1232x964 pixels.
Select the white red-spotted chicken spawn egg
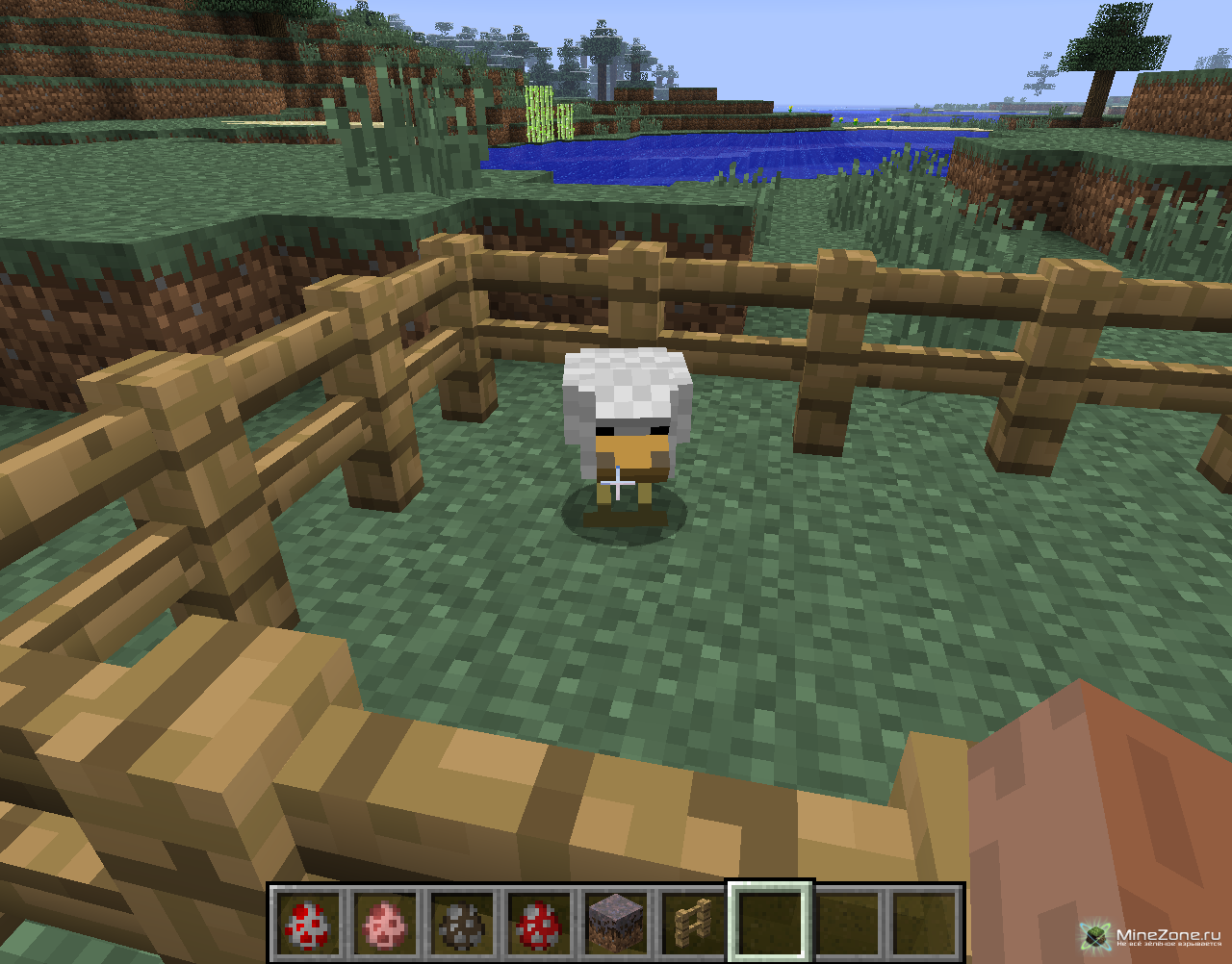click(308, 924)
